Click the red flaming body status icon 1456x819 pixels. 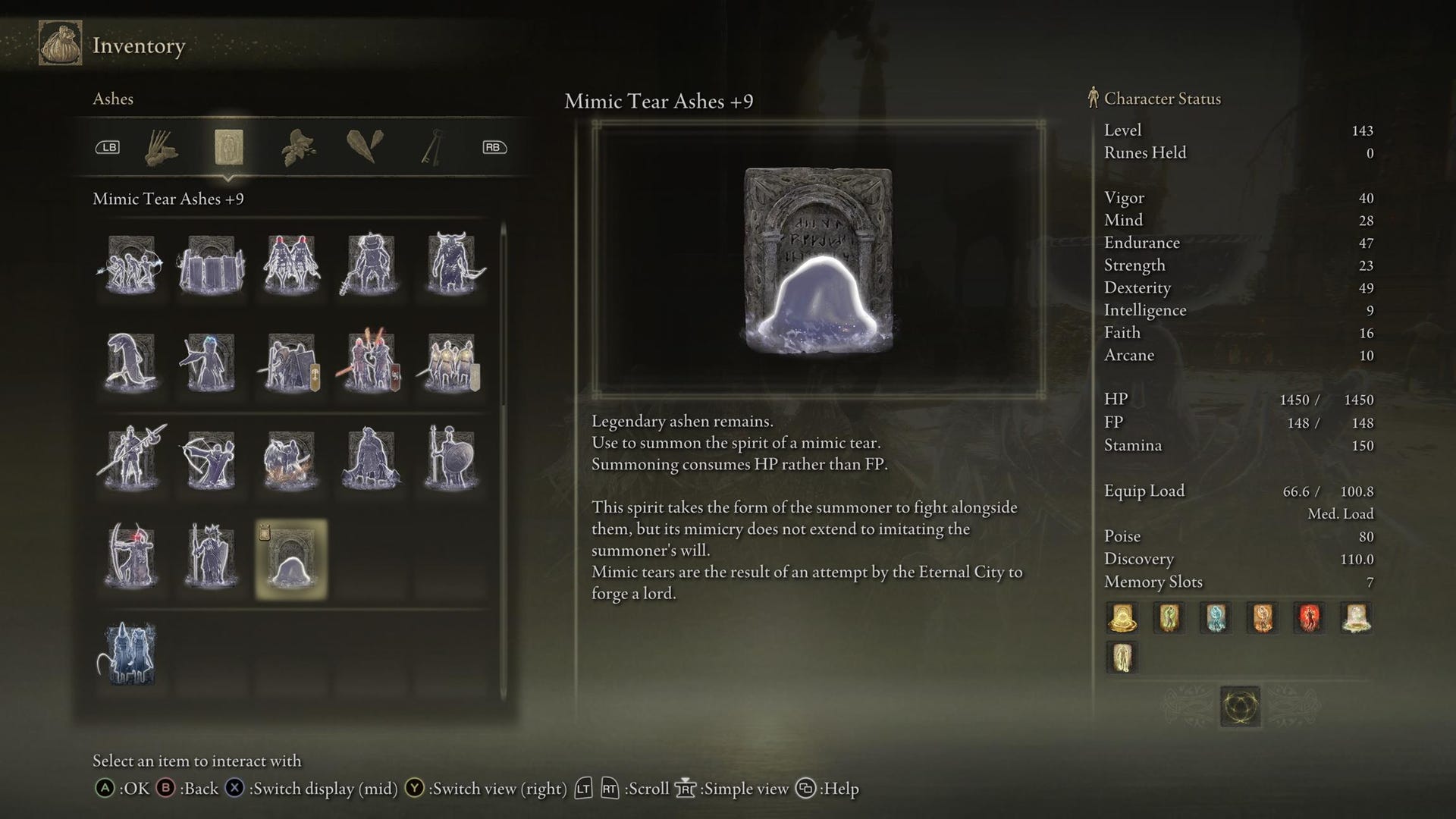tap(1309, 618)
